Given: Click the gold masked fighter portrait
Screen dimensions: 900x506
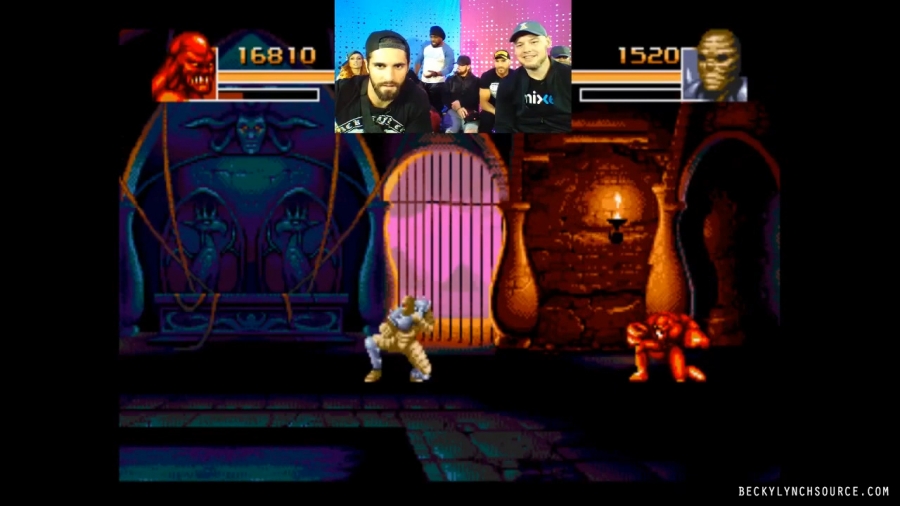Looking at the screenshot, I should [x=714, y=64].
